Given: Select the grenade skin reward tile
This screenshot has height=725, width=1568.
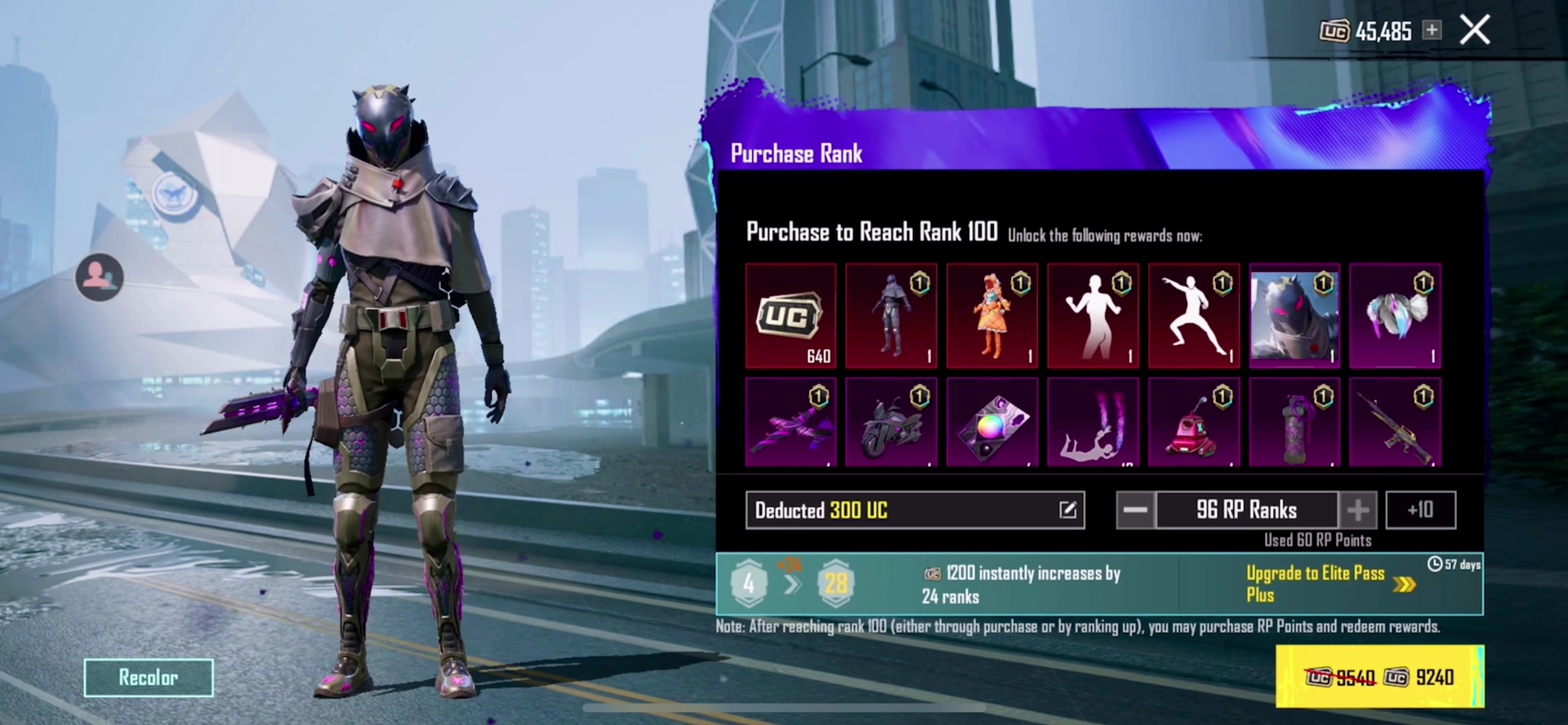Looking at the screenshot, I should click(x=1294, y=422).
